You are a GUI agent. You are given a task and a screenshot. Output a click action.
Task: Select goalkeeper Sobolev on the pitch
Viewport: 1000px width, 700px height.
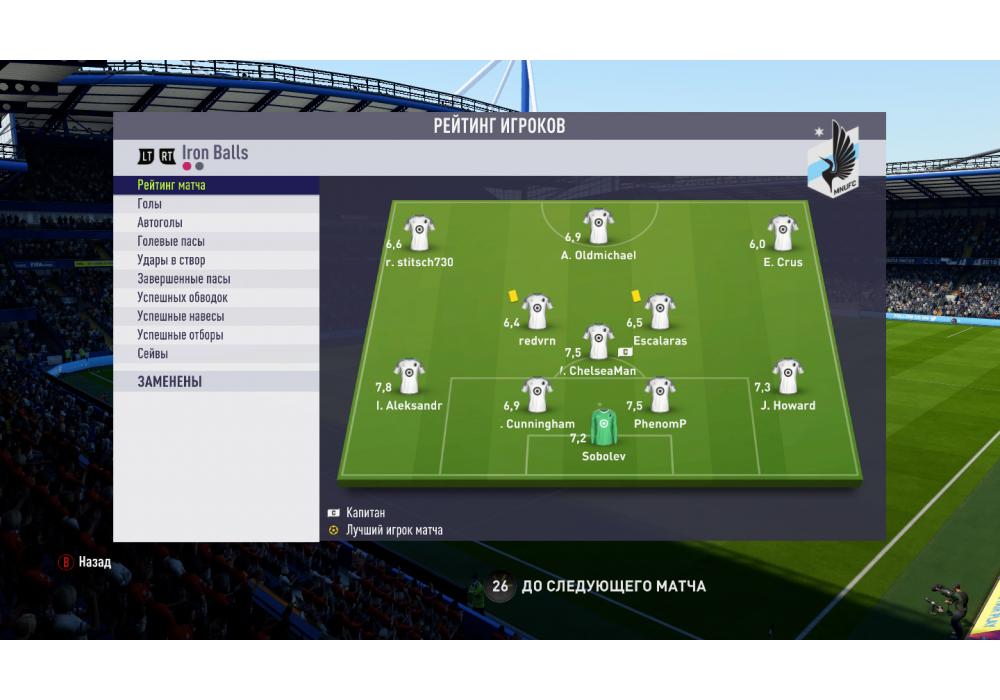coord(602,427)
